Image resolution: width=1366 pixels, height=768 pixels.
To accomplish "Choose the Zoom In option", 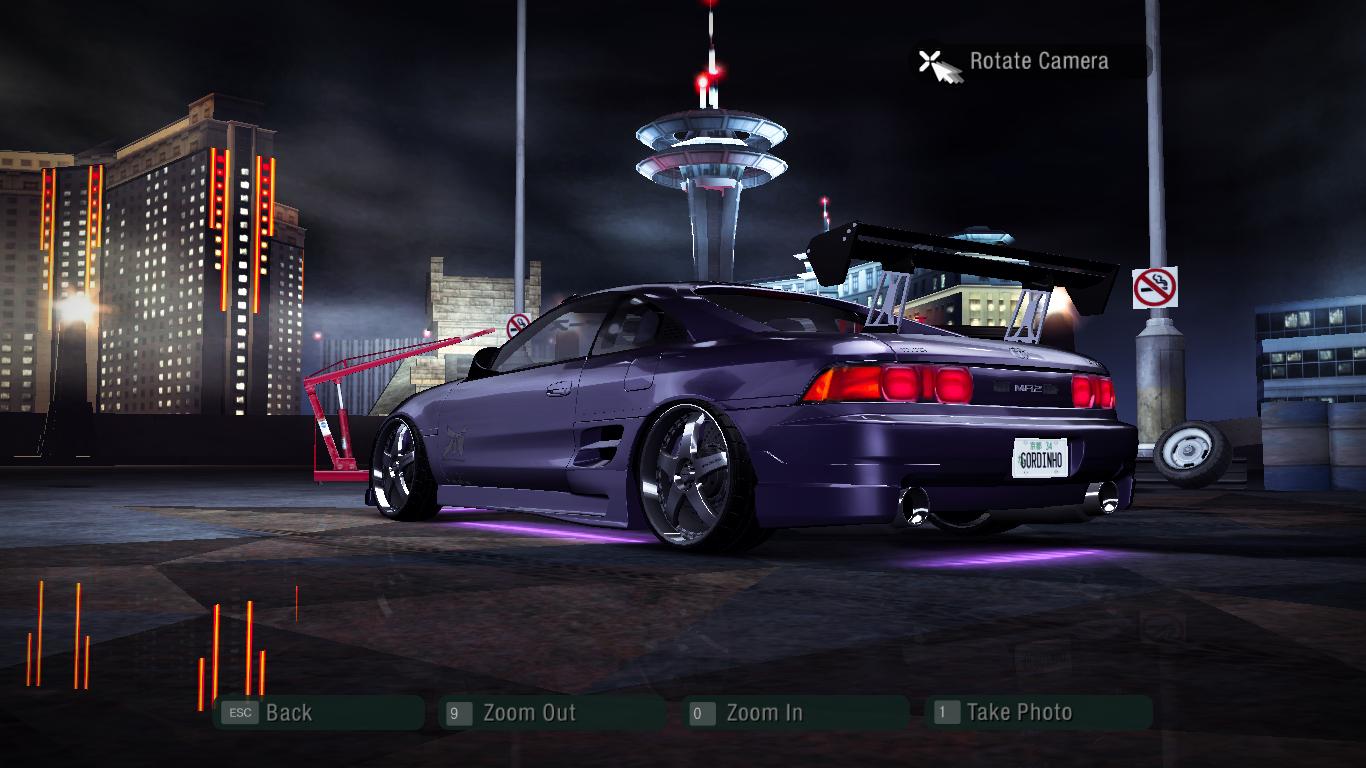I will click(x=764, y=713).
